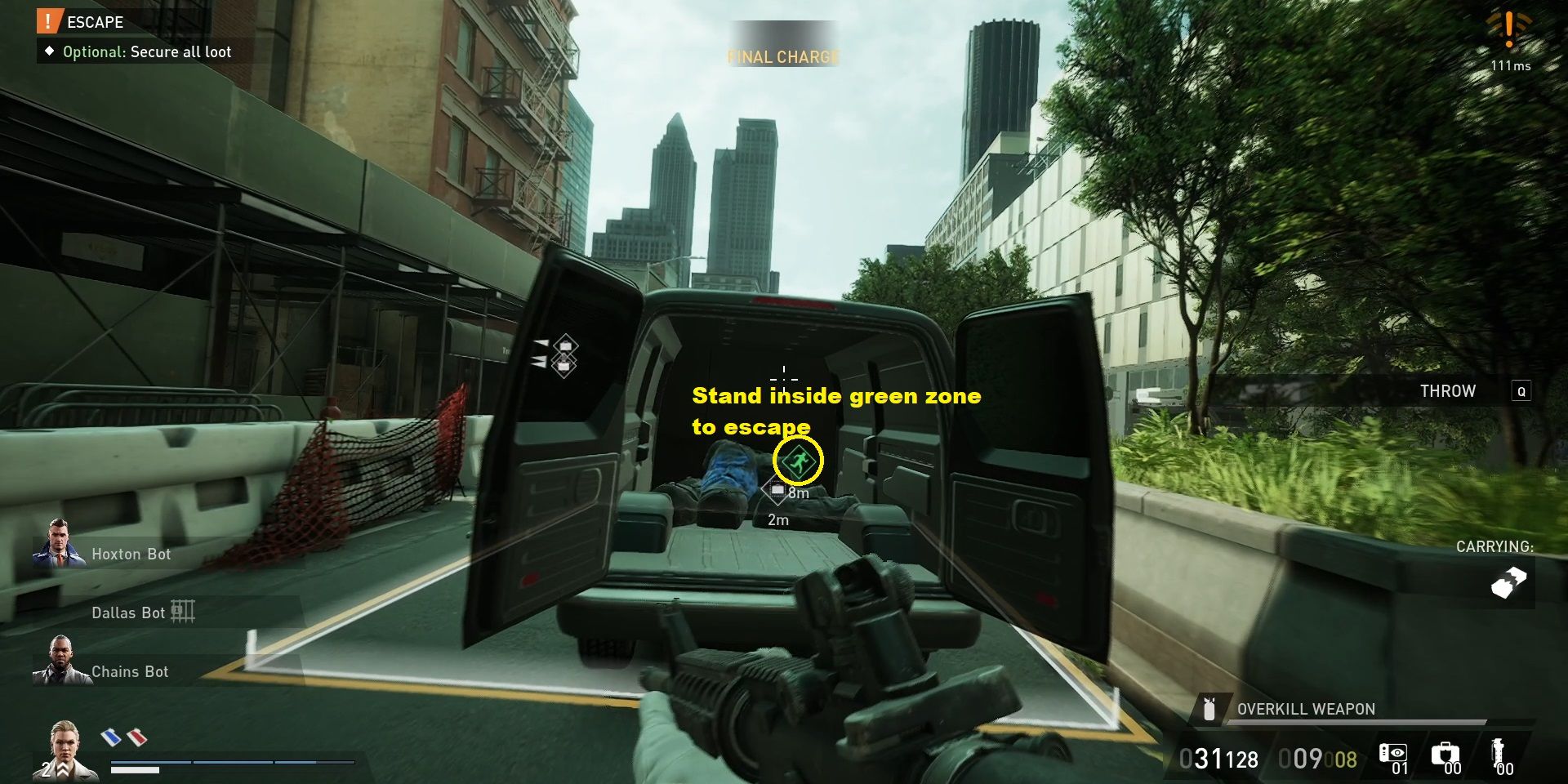
Task: Toggle the blue armor plate icon beside the player portrait
Action: [111, 737]
